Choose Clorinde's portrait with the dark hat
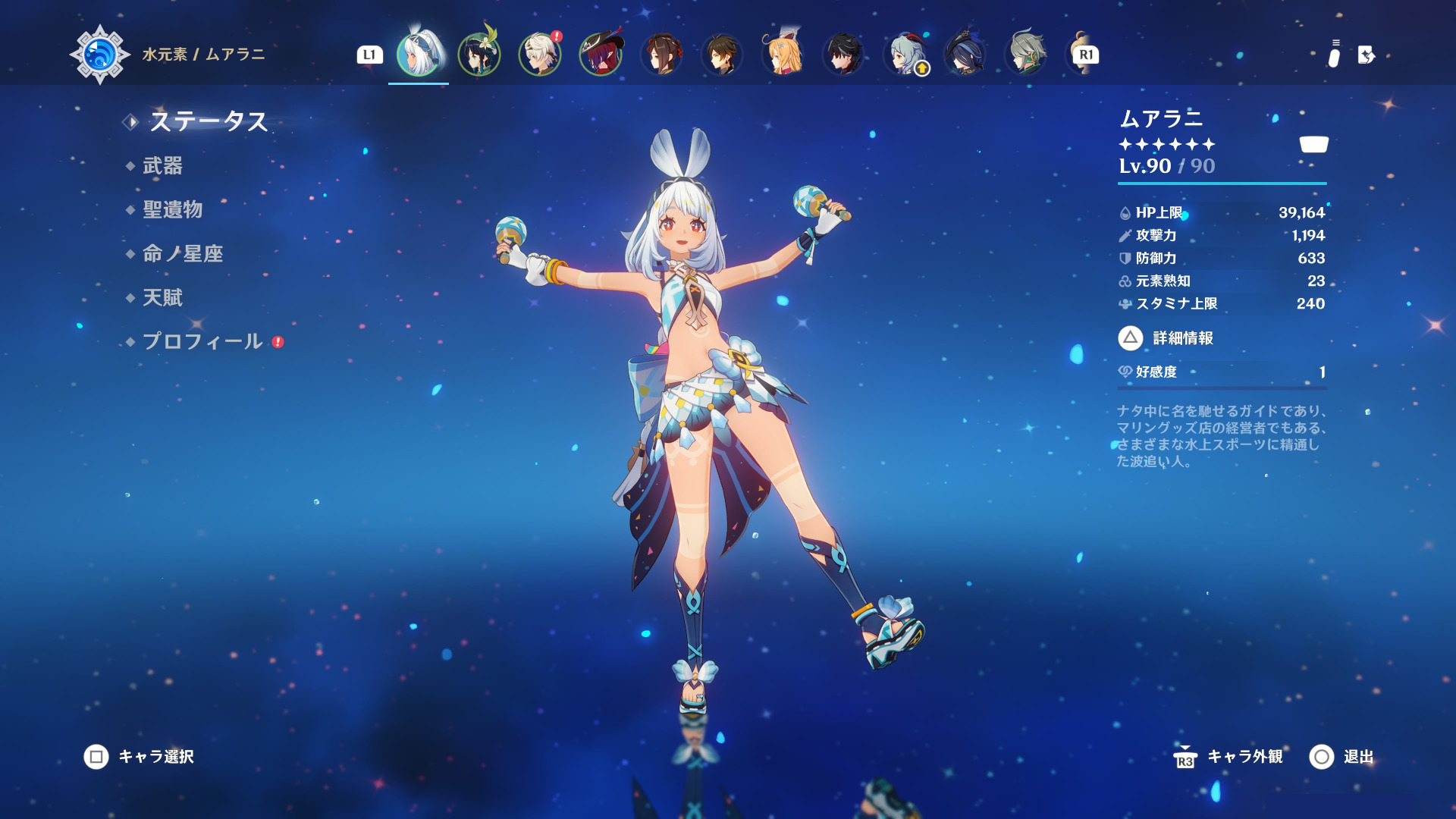This screenshot has height=819, width=1456. coord(965,55)
